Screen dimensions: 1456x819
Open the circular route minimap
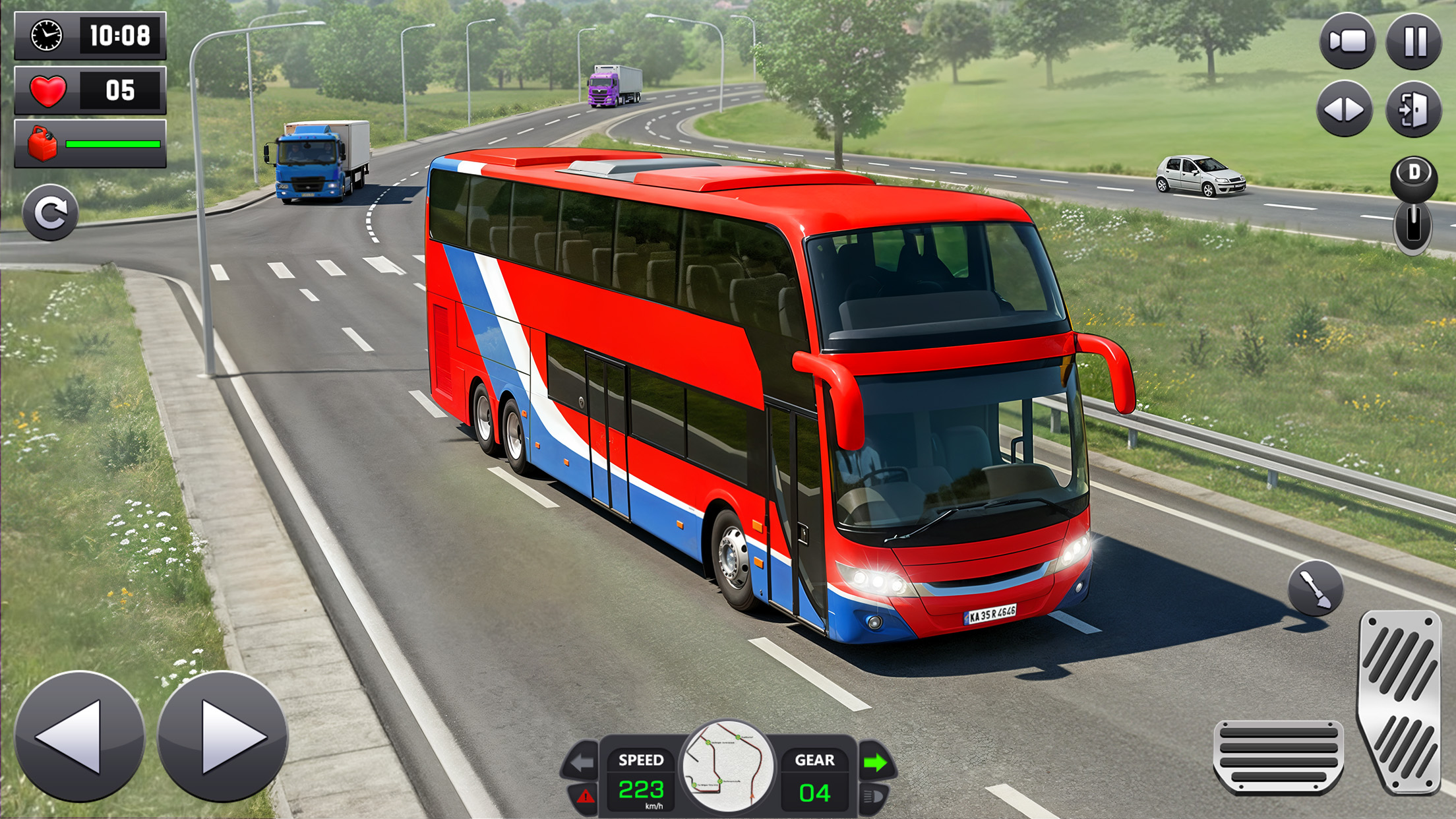point(728,766)
